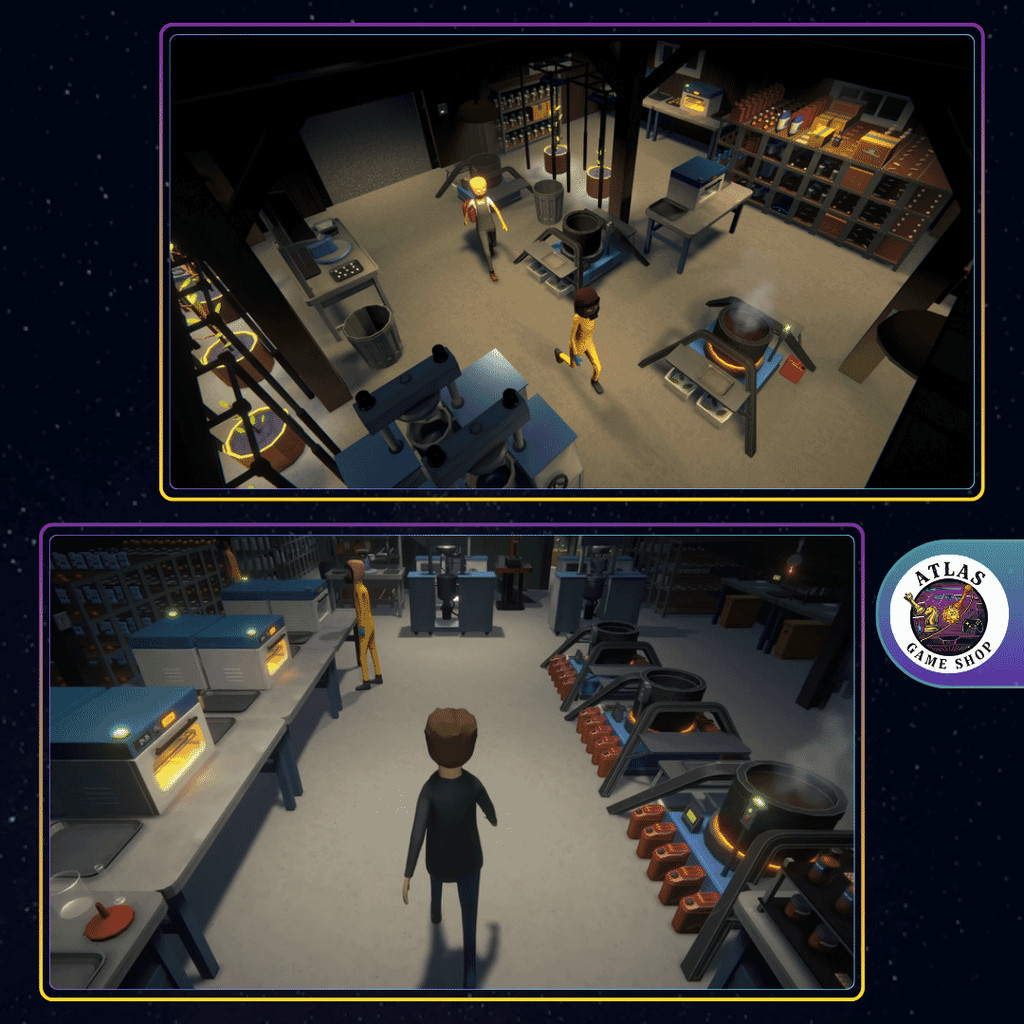Image resolution: width=1024 pixels, height=1024 pixels.
Task: Open the top screenshot with two yellow-suited characters
Action: [x=571, y=261]
